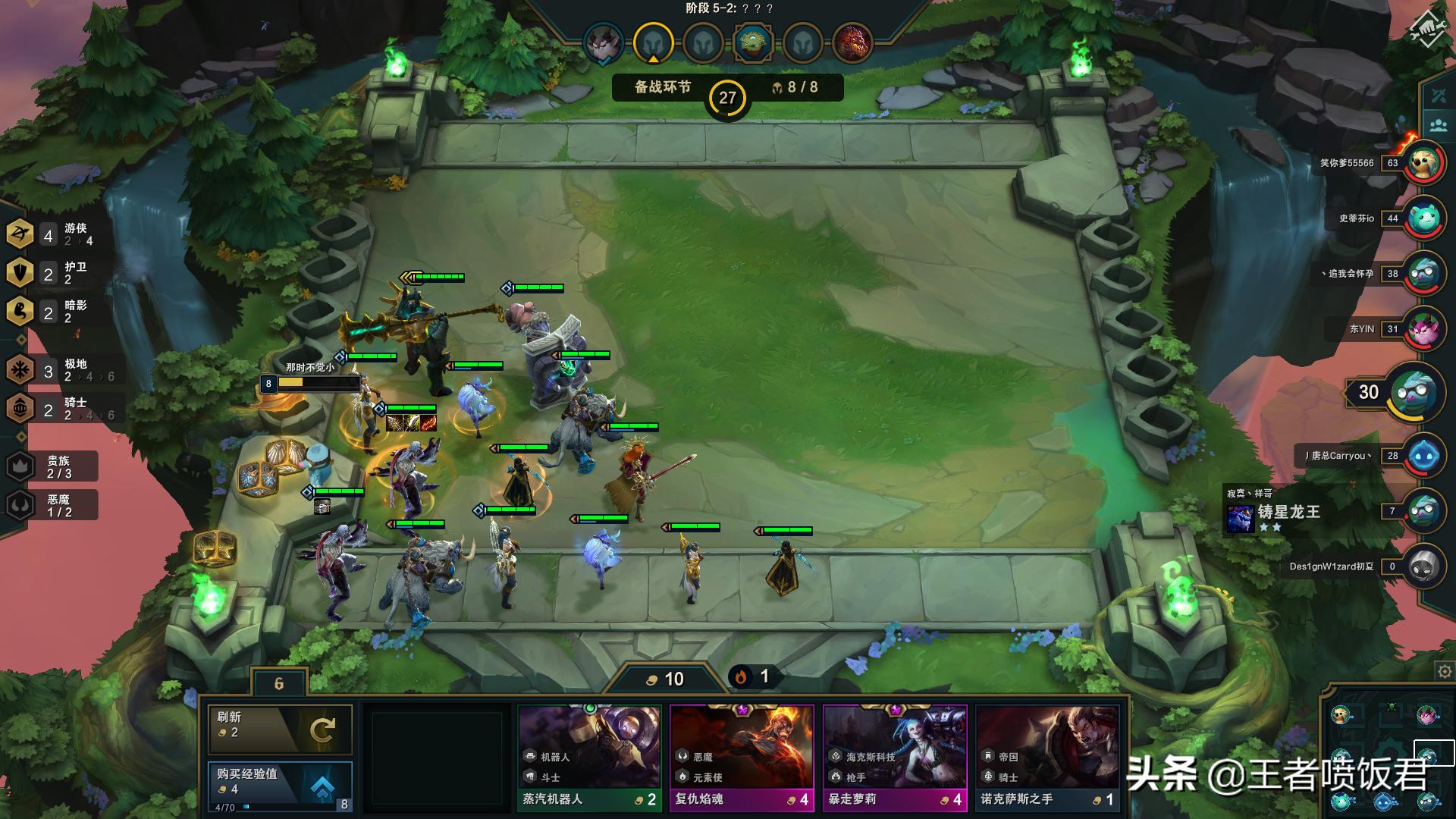The width and height of the screenshot is (1456, 819).
Task: Scout player 笑你爹55566 with 63 health
Action: point(1424,162)
